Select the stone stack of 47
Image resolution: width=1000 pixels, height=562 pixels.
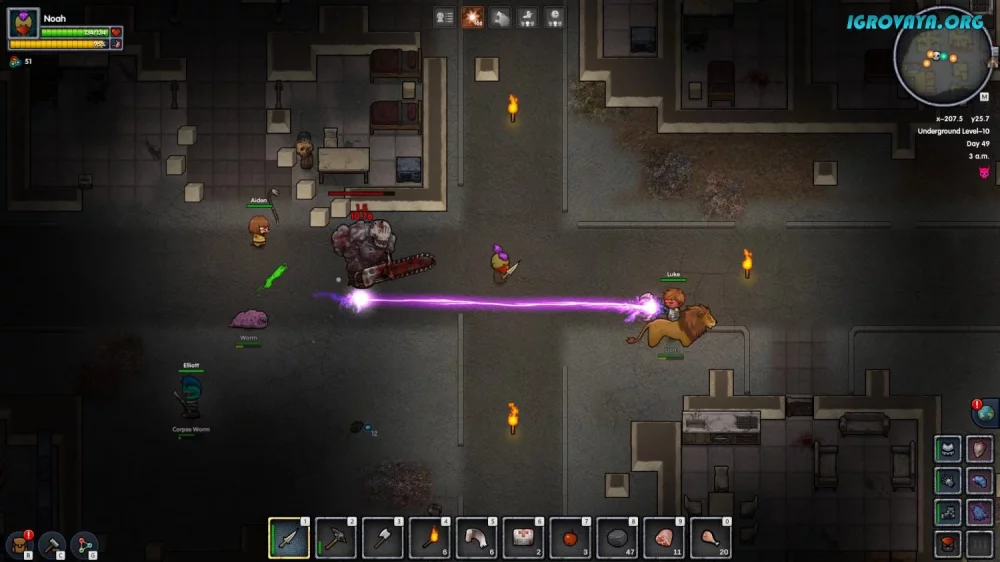pyautogui.click(x=618, y=539)
